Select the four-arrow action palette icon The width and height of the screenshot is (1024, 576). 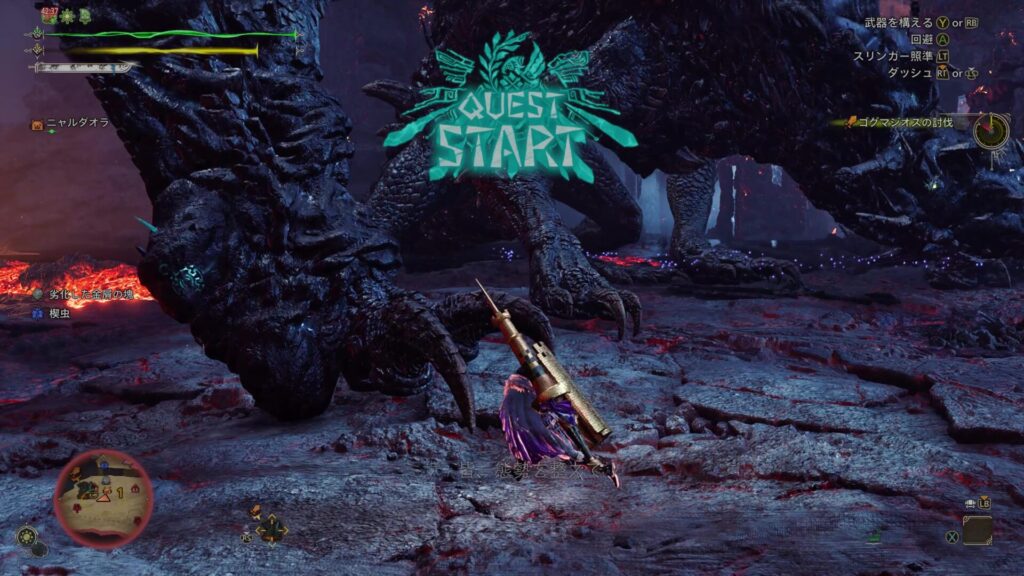pos(271,529)
